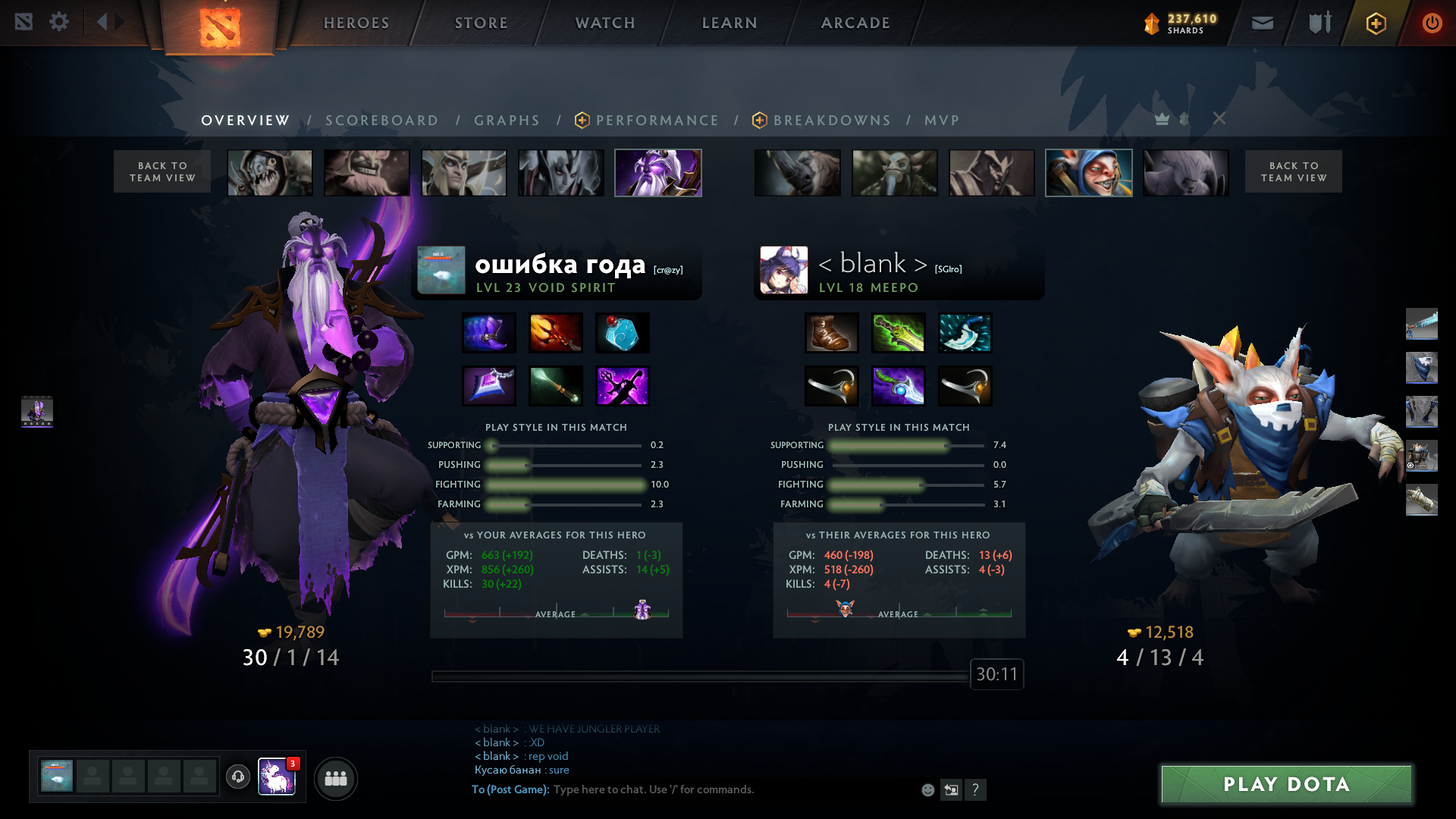This screenshot has height=819, width=1456.
Task: Open the settings gear icon
Action: click(x=59, y=22)
